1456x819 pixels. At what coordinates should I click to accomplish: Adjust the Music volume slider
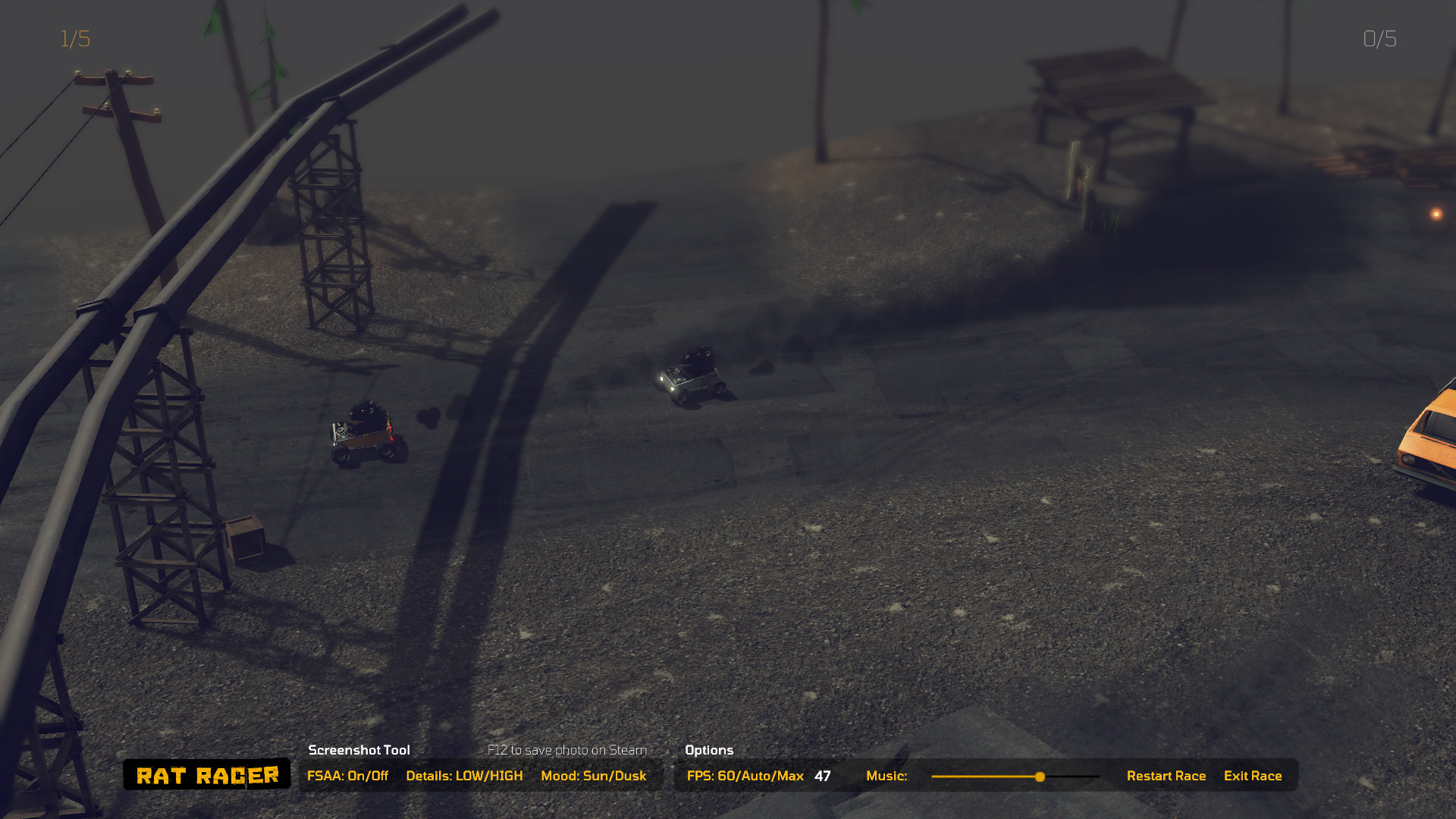tap(1040, 777)
